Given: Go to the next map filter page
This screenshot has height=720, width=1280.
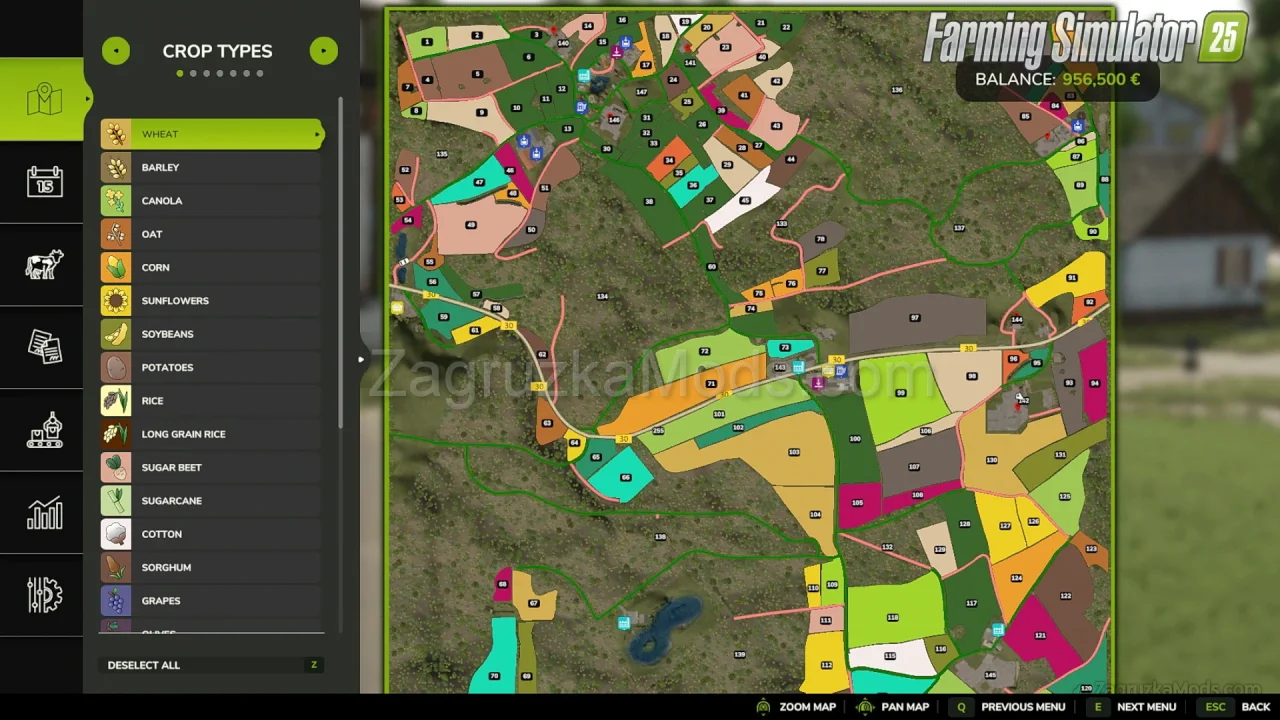Looking at the screenshot, I should [323, 51].
